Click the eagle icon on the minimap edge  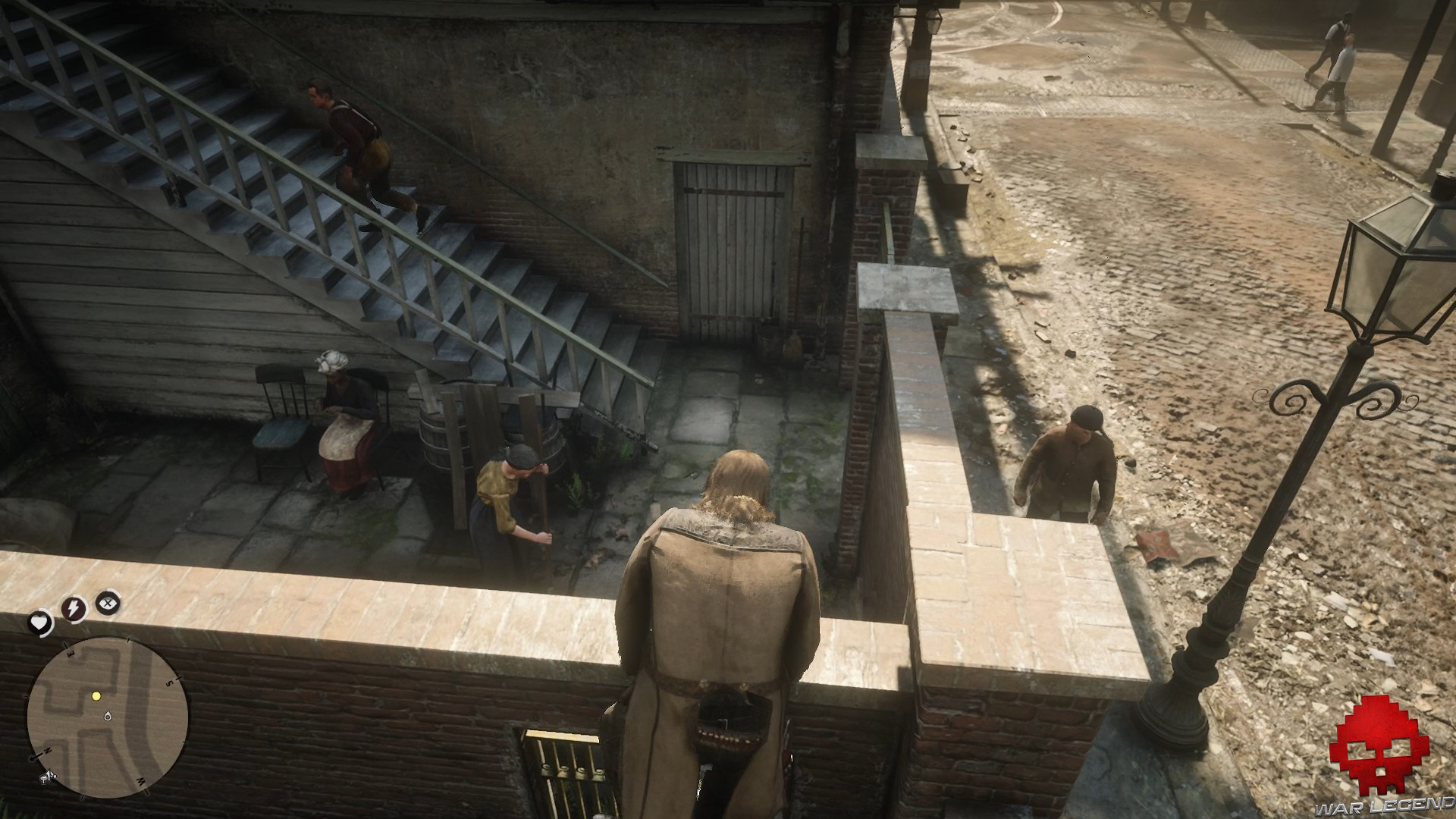47,777
